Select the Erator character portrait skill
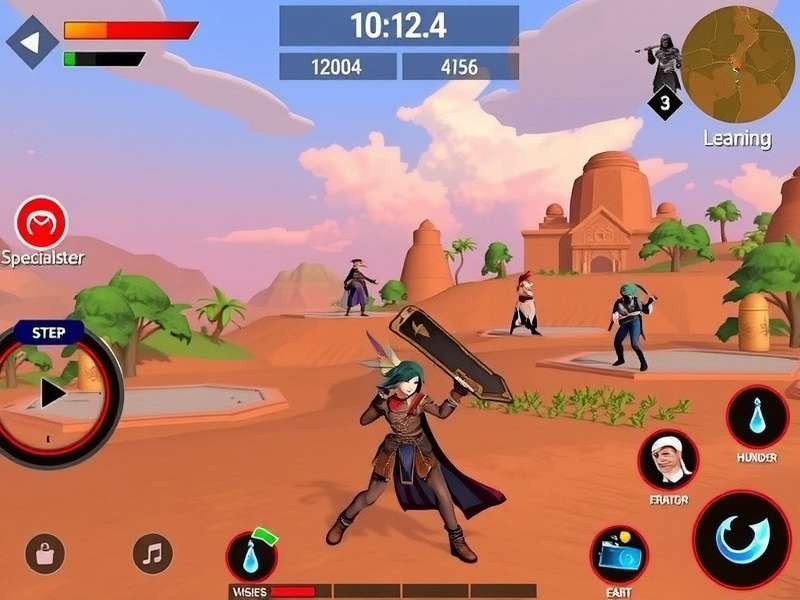Image resolution: width=800 pixels, height=600 pixels. (668, 460)
